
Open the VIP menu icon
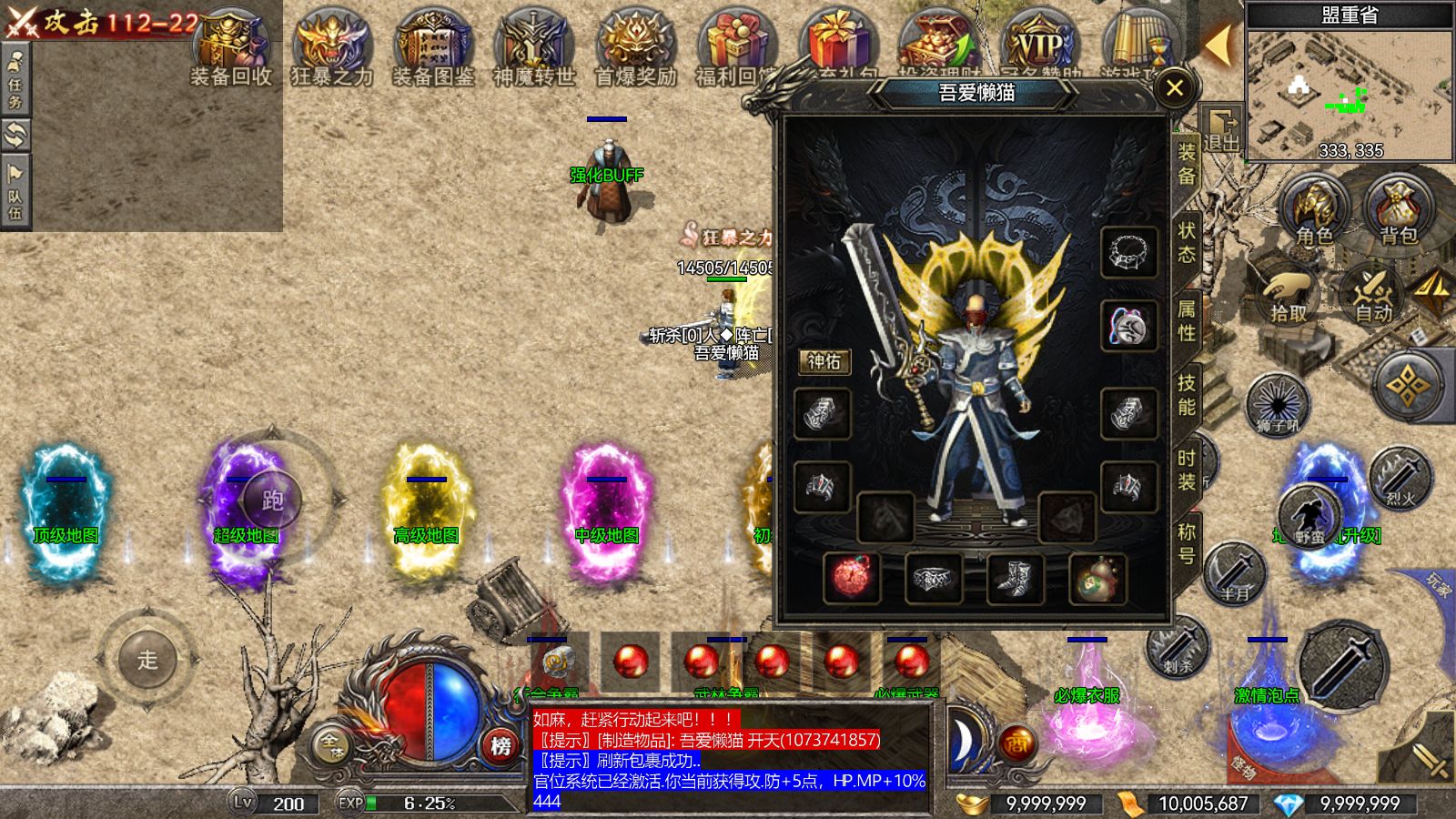(1040, 47)
